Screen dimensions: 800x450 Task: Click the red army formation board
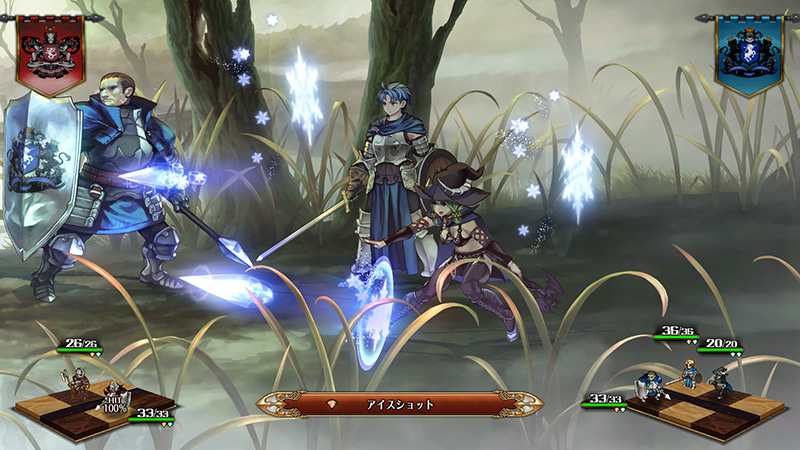click(x=92, y=402)
